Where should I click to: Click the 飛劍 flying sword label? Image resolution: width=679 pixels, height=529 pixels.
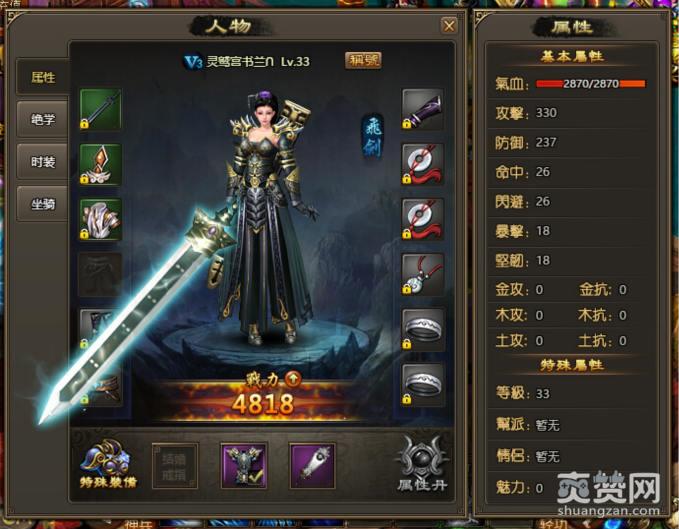pos(371,136)
